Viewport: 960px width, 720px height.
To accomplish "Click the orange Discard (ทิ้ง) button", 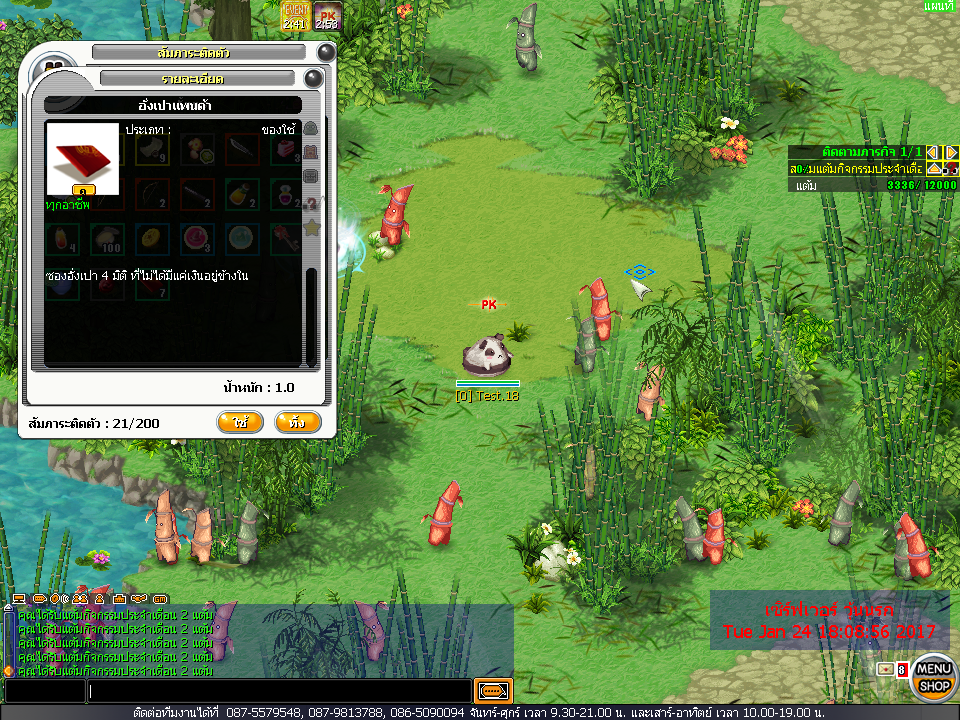I will coord(297,423).
